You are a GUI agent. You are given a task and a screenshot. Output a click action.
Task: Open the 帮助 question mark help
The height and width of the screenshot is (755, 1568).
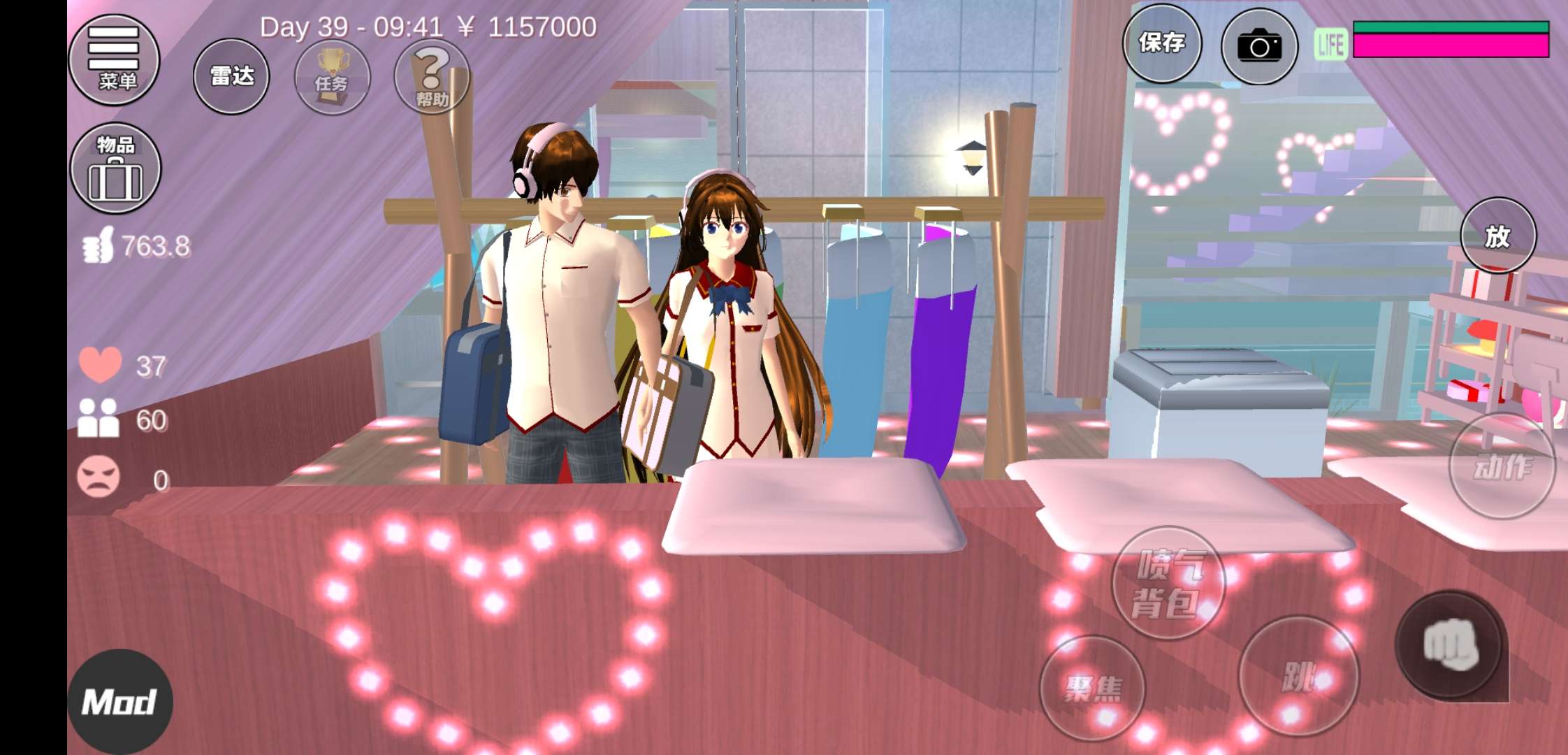(x=432, y=78)
